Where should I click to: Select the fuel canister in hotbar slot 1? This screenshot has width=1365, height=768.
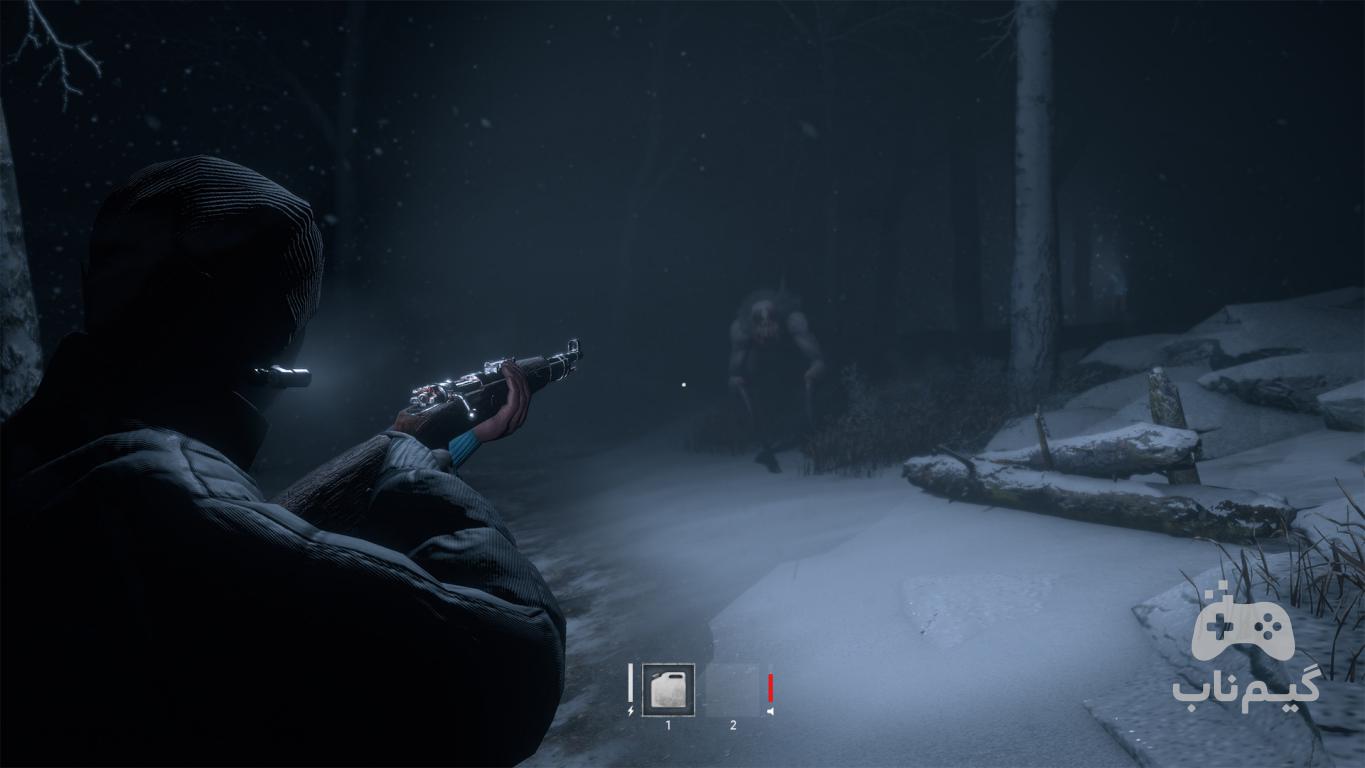point(668,690)
